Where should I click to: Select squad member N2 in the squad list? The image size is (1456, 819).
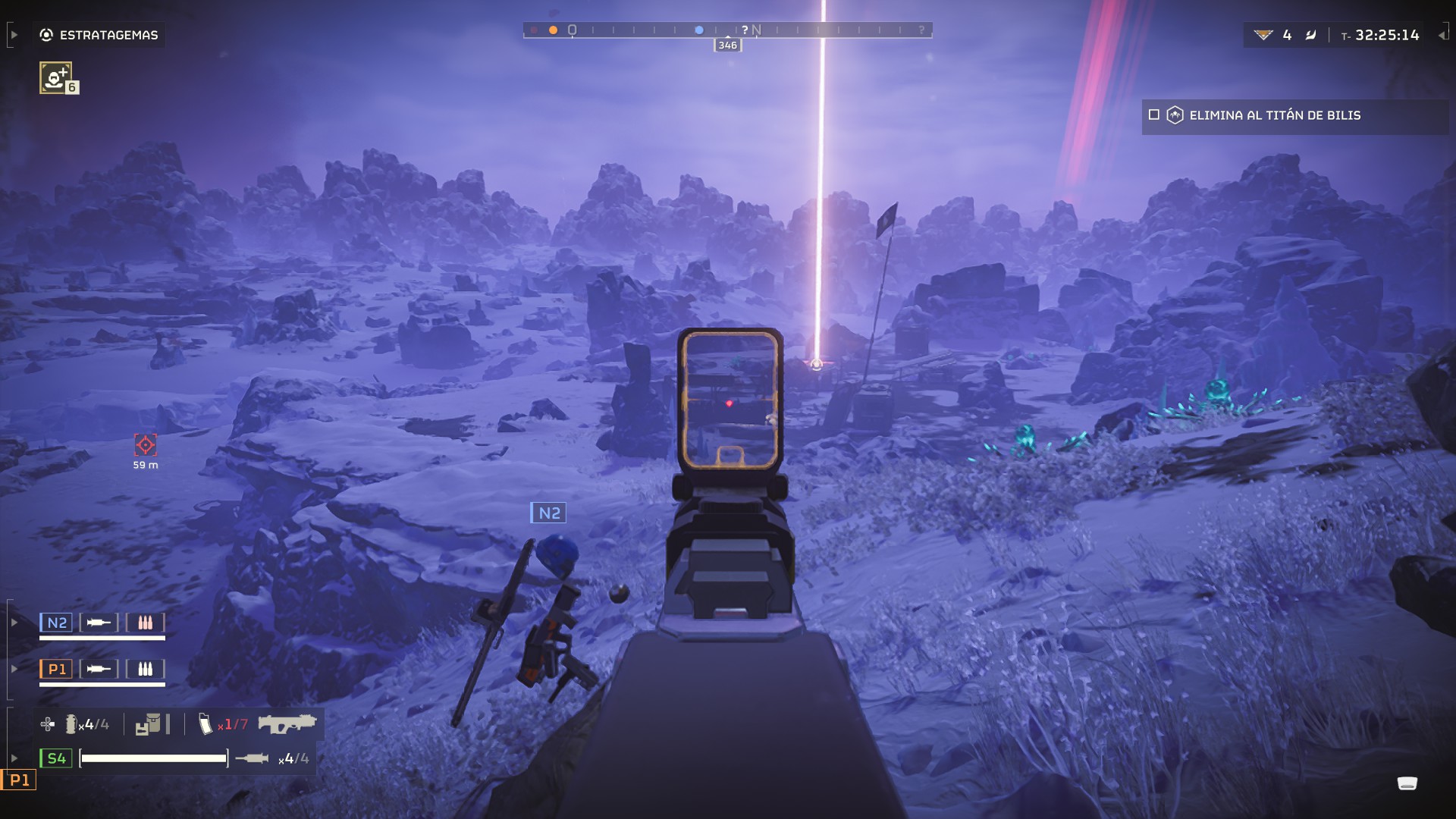pyautogui.click(x=57, y=623)
